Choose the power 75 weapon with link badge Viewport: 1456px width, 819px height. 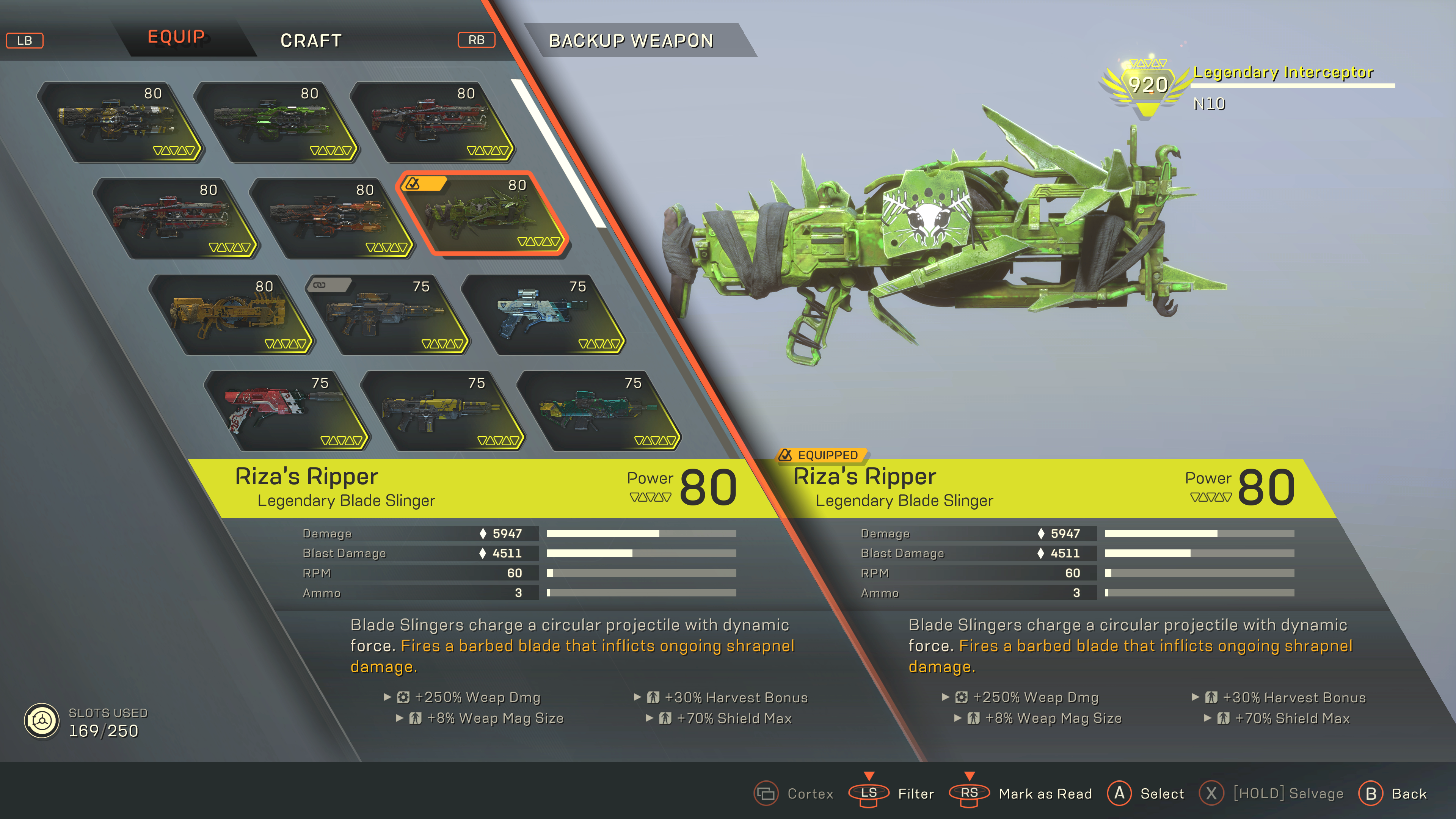coord(388,315)
